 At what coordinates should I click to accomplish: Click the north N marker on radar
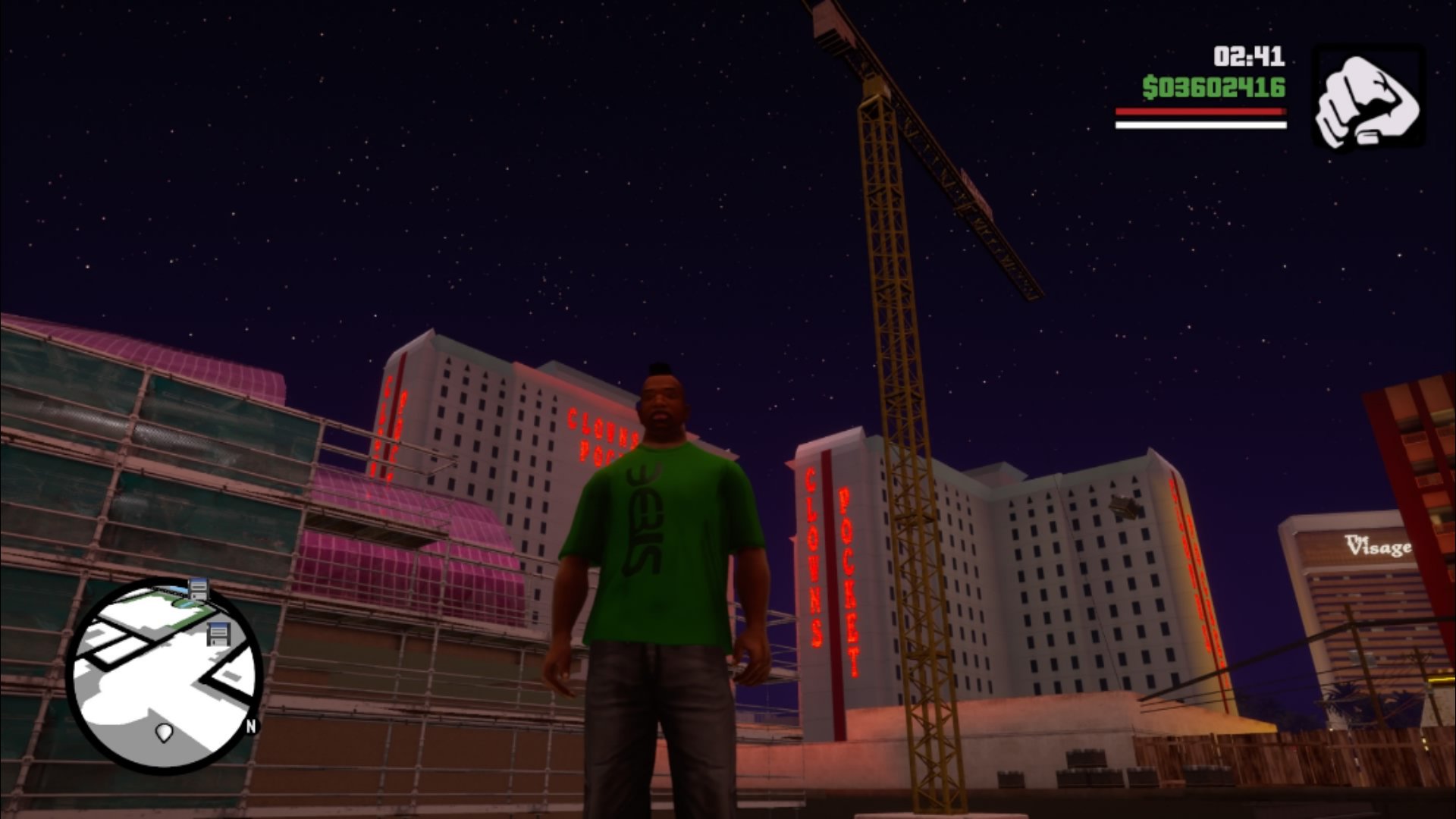251,726
